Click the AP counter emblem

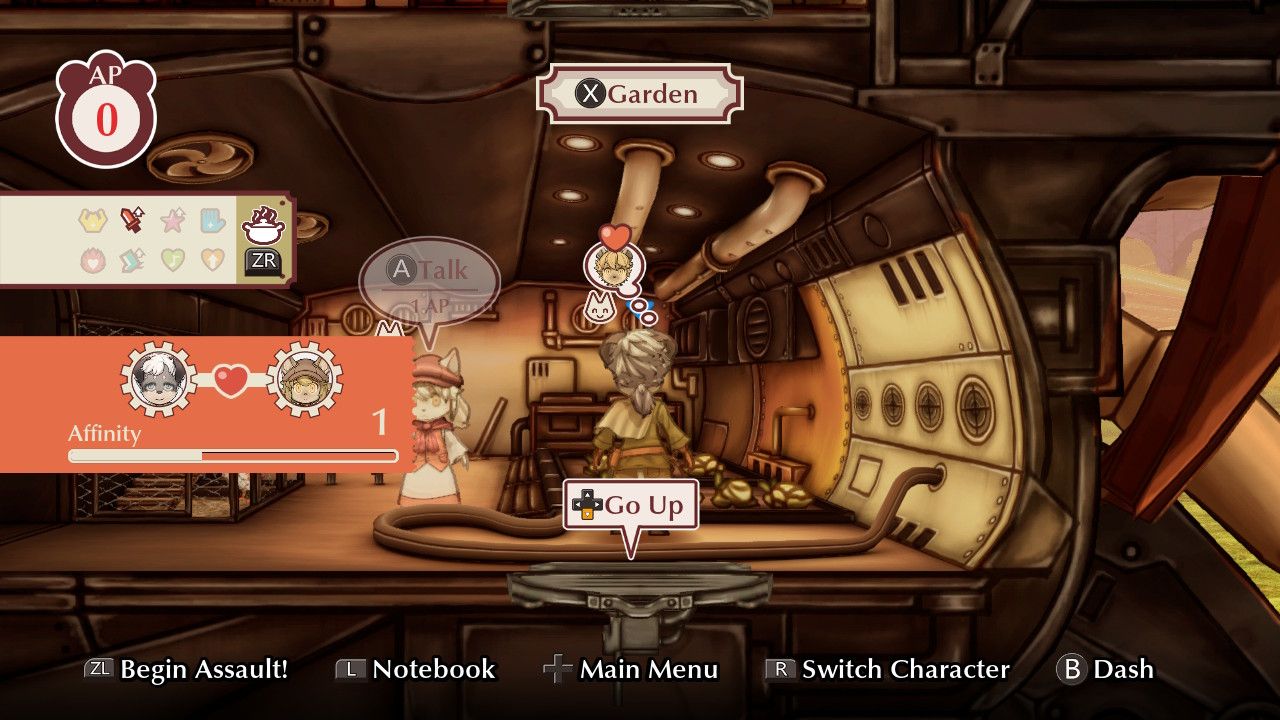[106, 105]
